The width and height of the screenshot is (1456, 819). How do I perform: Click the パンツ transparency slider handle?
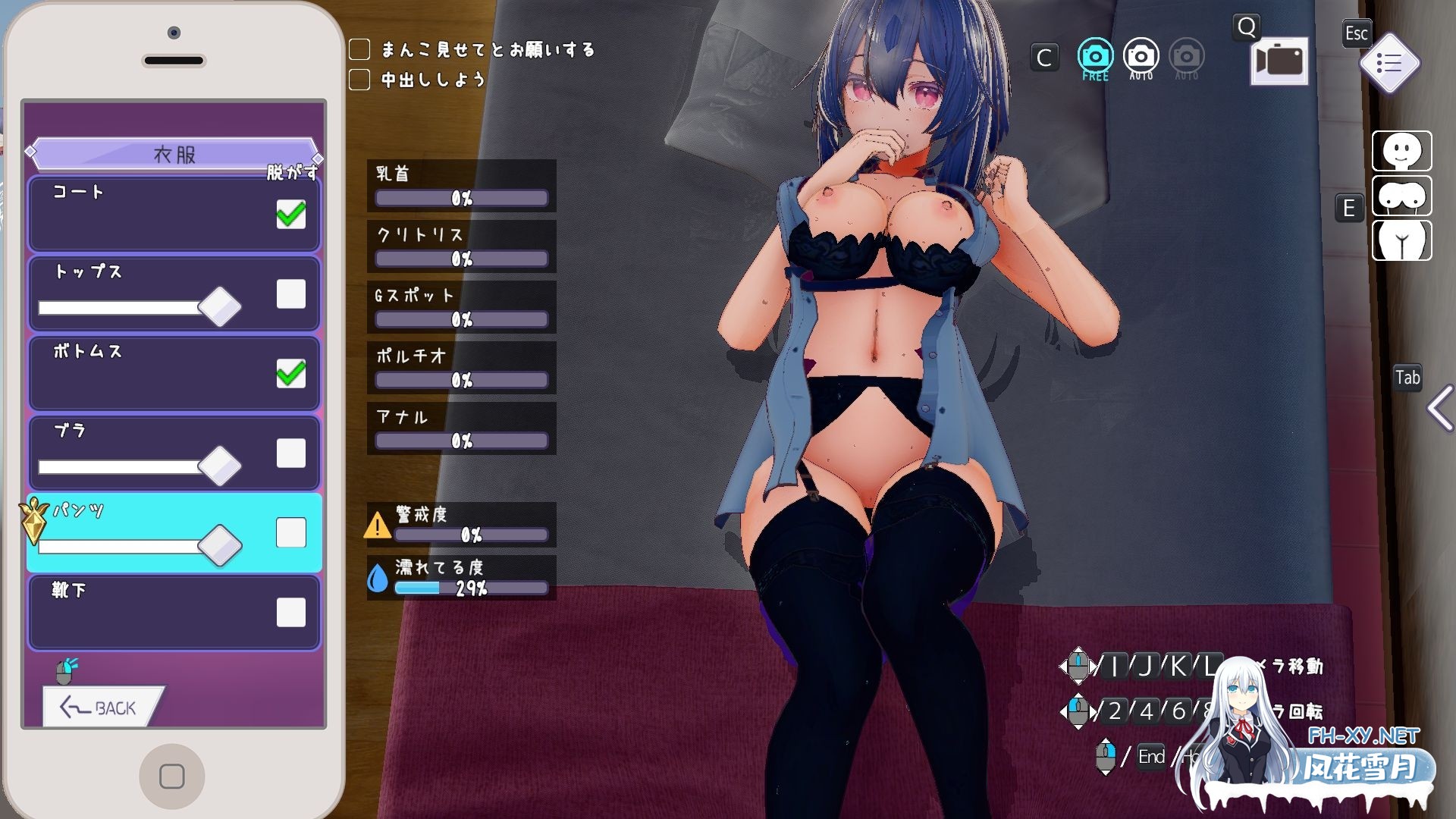tap(218, 544)
